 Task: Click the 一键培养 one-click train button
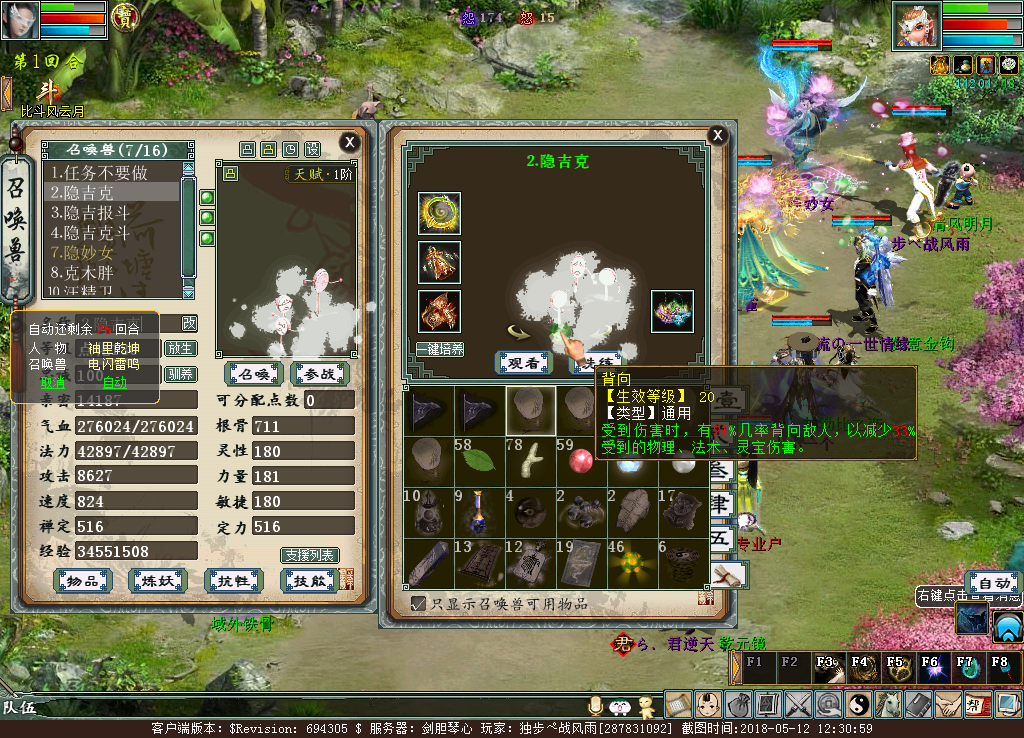click(440, 349)
